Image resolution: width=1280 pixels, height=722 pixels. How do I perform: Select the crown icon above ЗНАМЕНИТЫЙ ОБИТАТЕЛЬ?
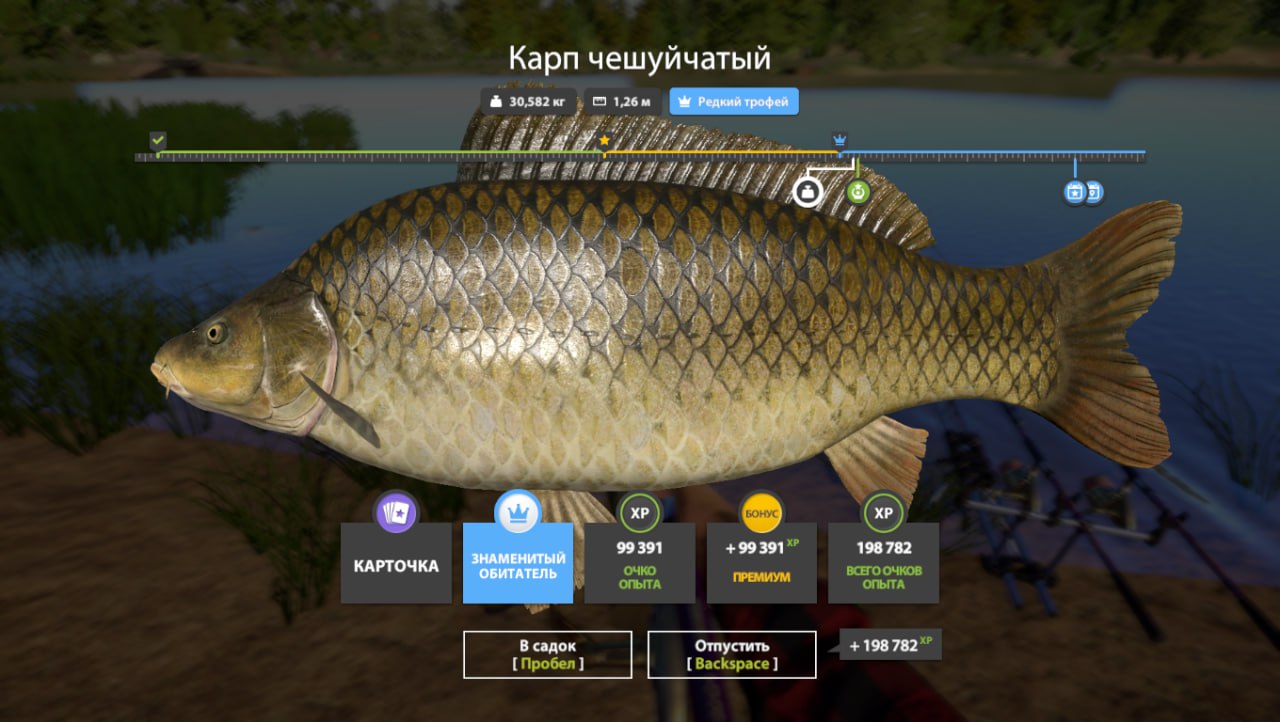click(518, 512)
